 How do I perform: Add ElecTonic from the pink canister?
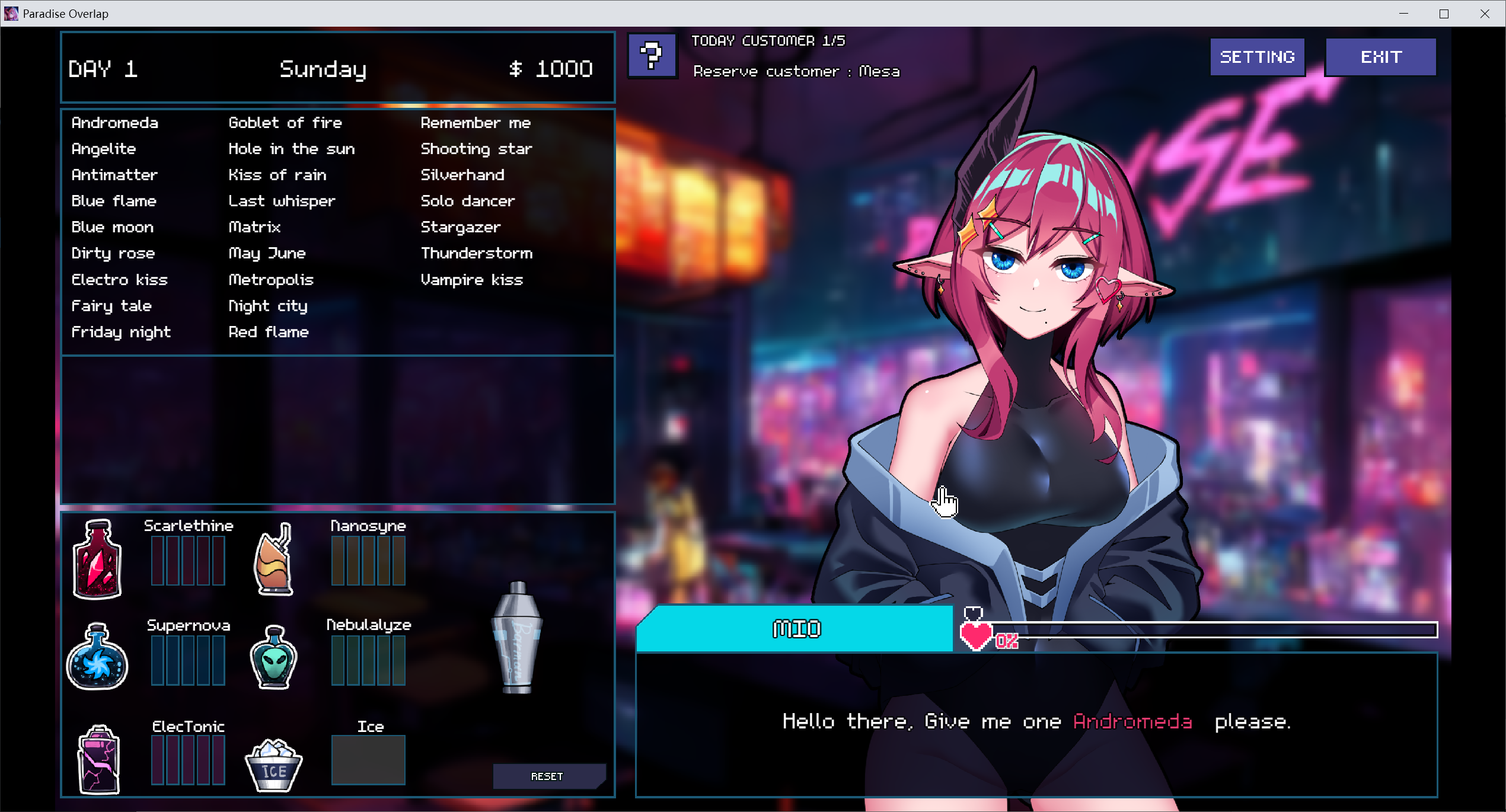coord(98,759)
